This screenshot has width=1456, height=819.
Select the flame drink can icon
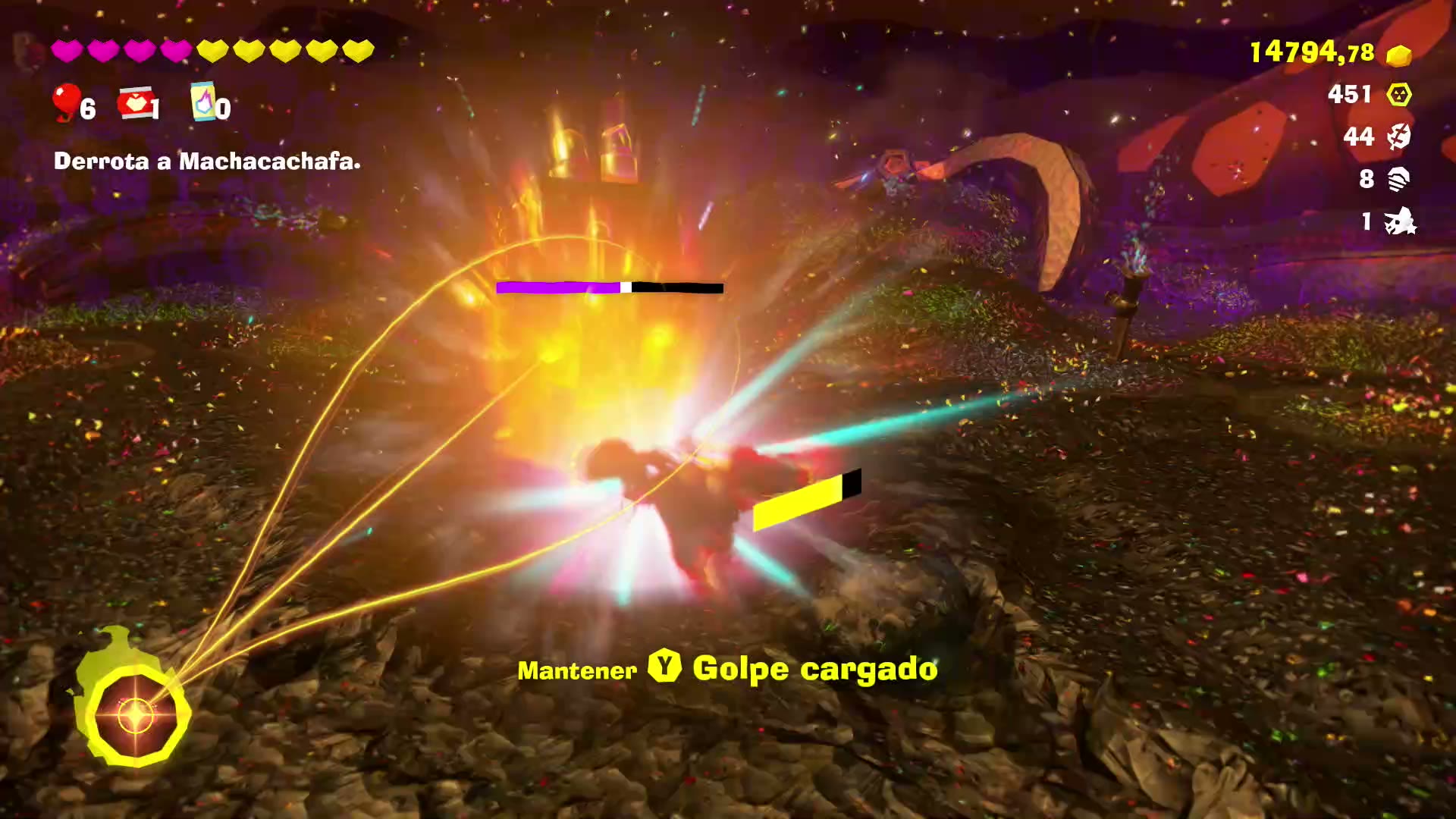click(x=202, y=102)
